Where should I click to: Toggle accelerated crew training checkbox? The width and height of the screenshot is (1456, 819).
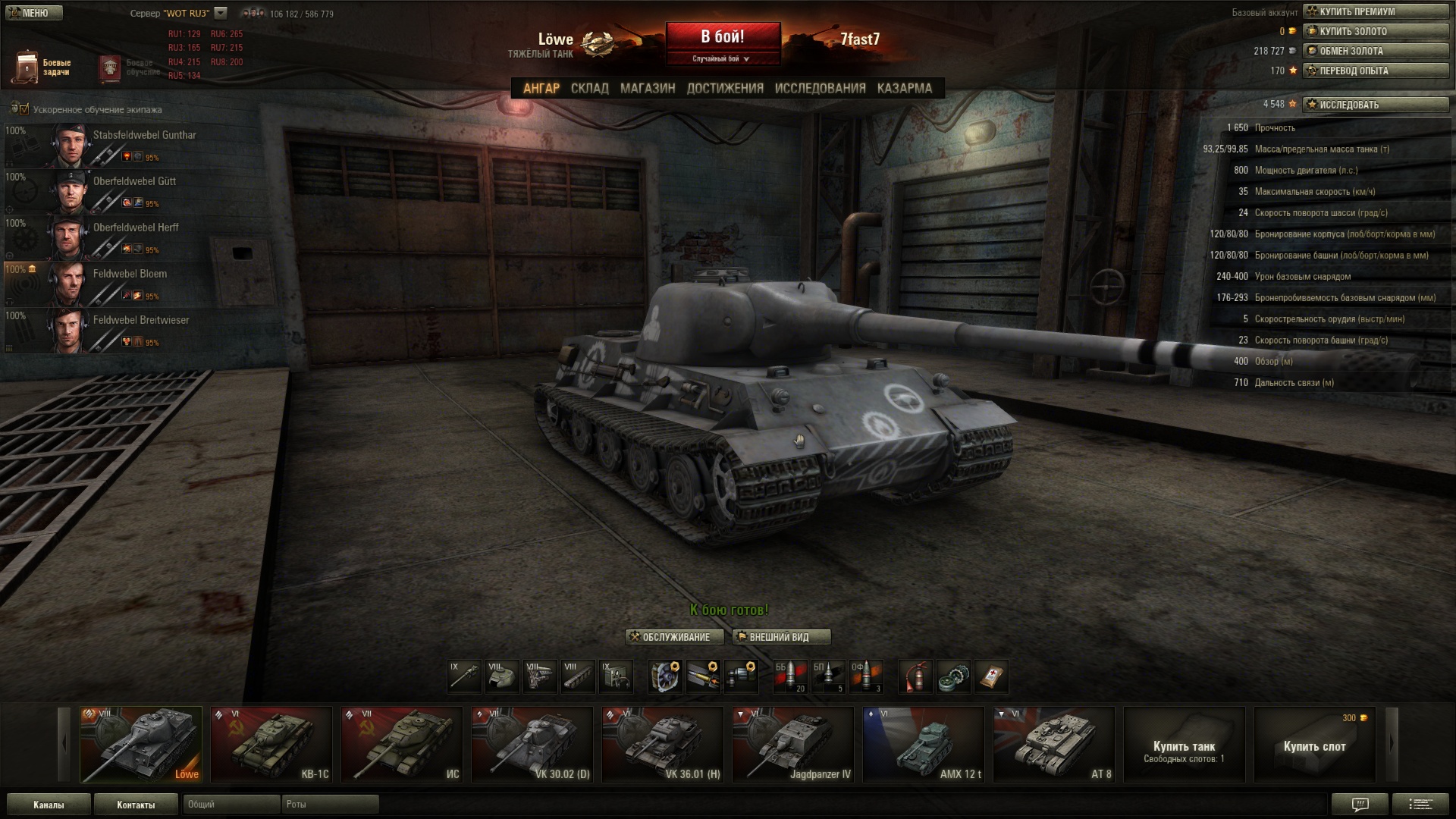click(x=24, y=109)
